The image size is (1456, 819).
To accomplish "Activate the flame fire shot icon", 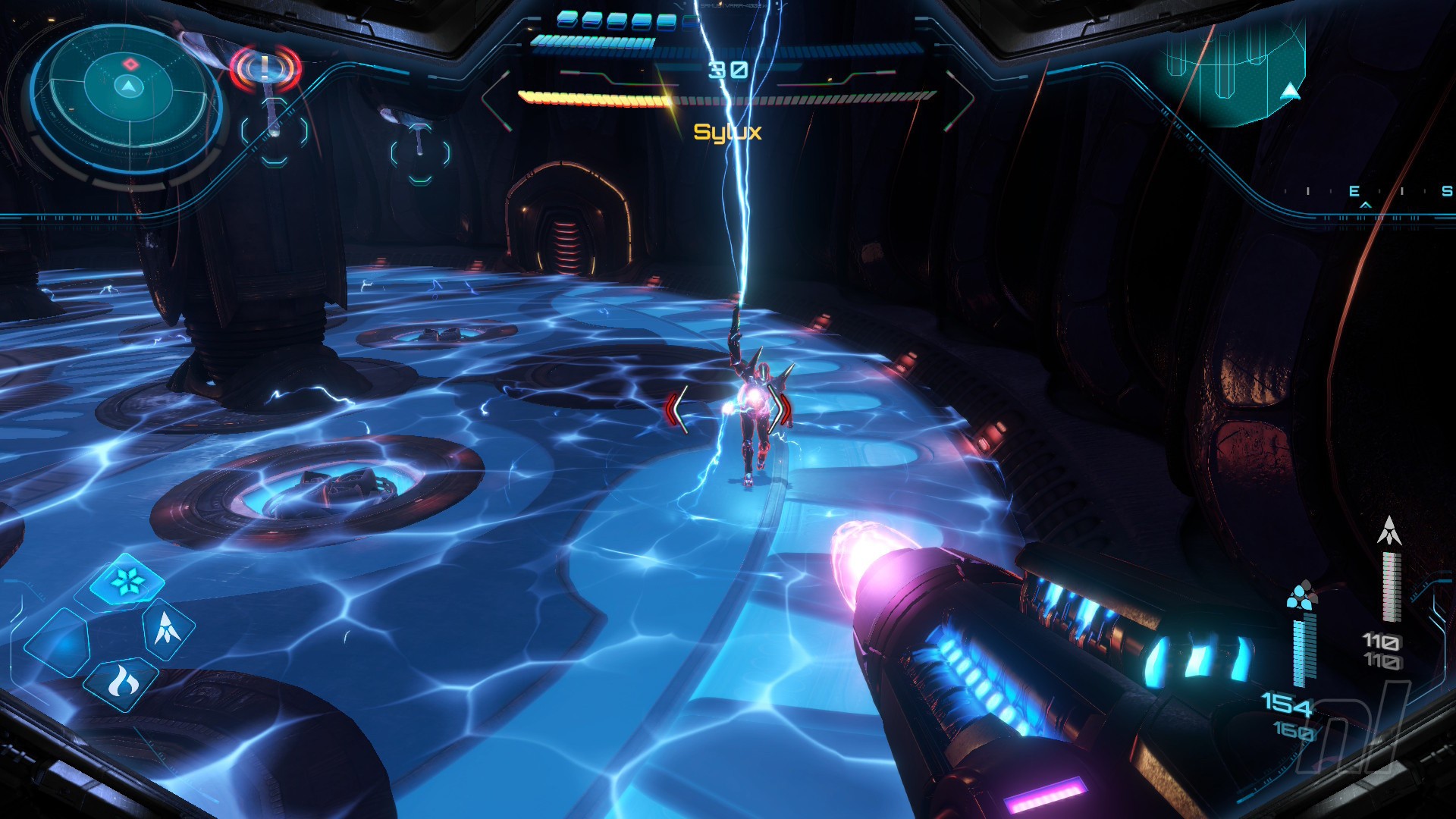I will (x=121, y=682).
